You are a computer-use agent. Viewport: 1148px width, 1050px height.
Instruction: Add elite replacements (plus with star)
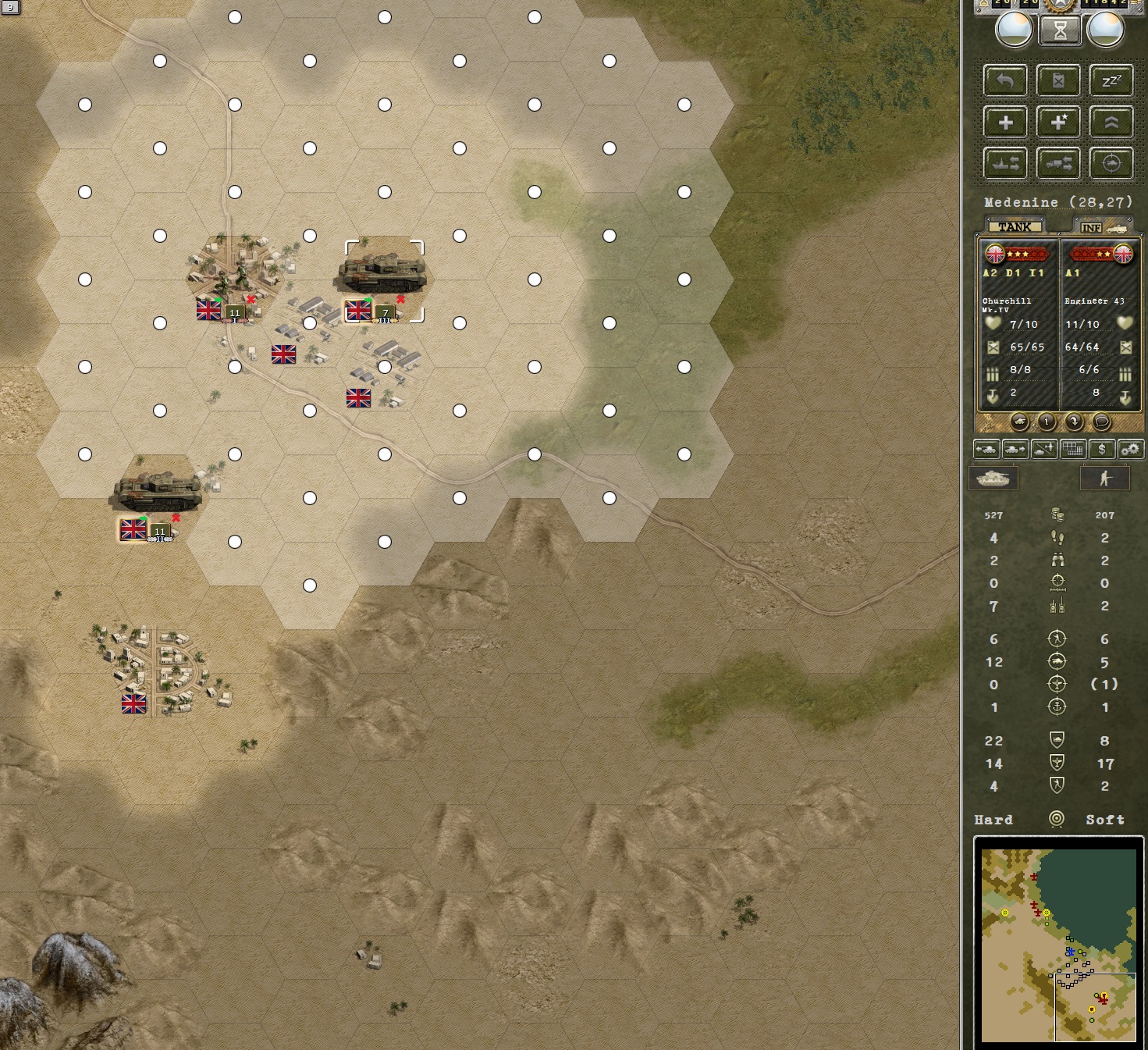(1058, 123)
